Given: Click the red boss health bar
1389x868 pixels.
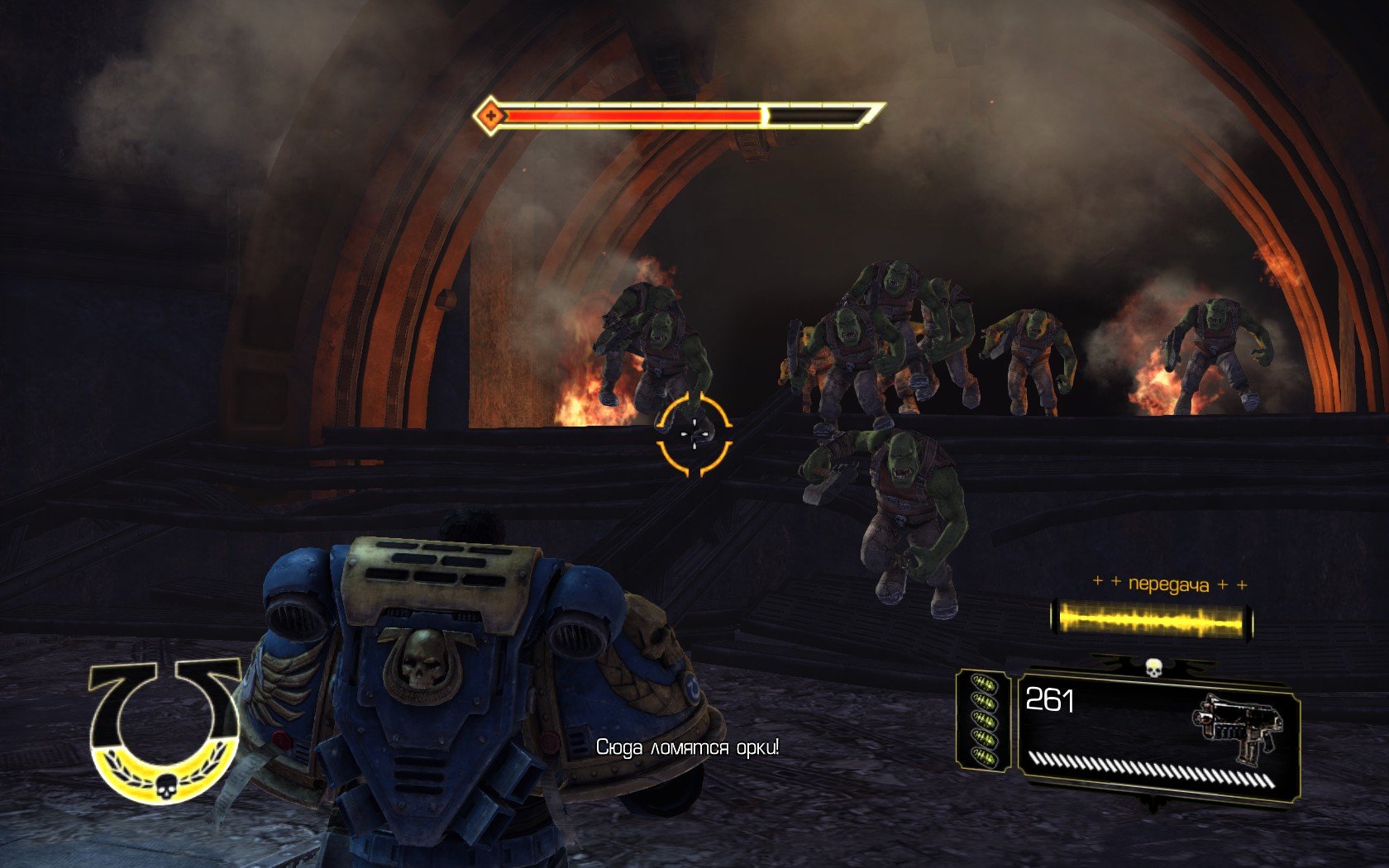Looking at the screenshot, I should pyautogui.click(x=637, y=117).
